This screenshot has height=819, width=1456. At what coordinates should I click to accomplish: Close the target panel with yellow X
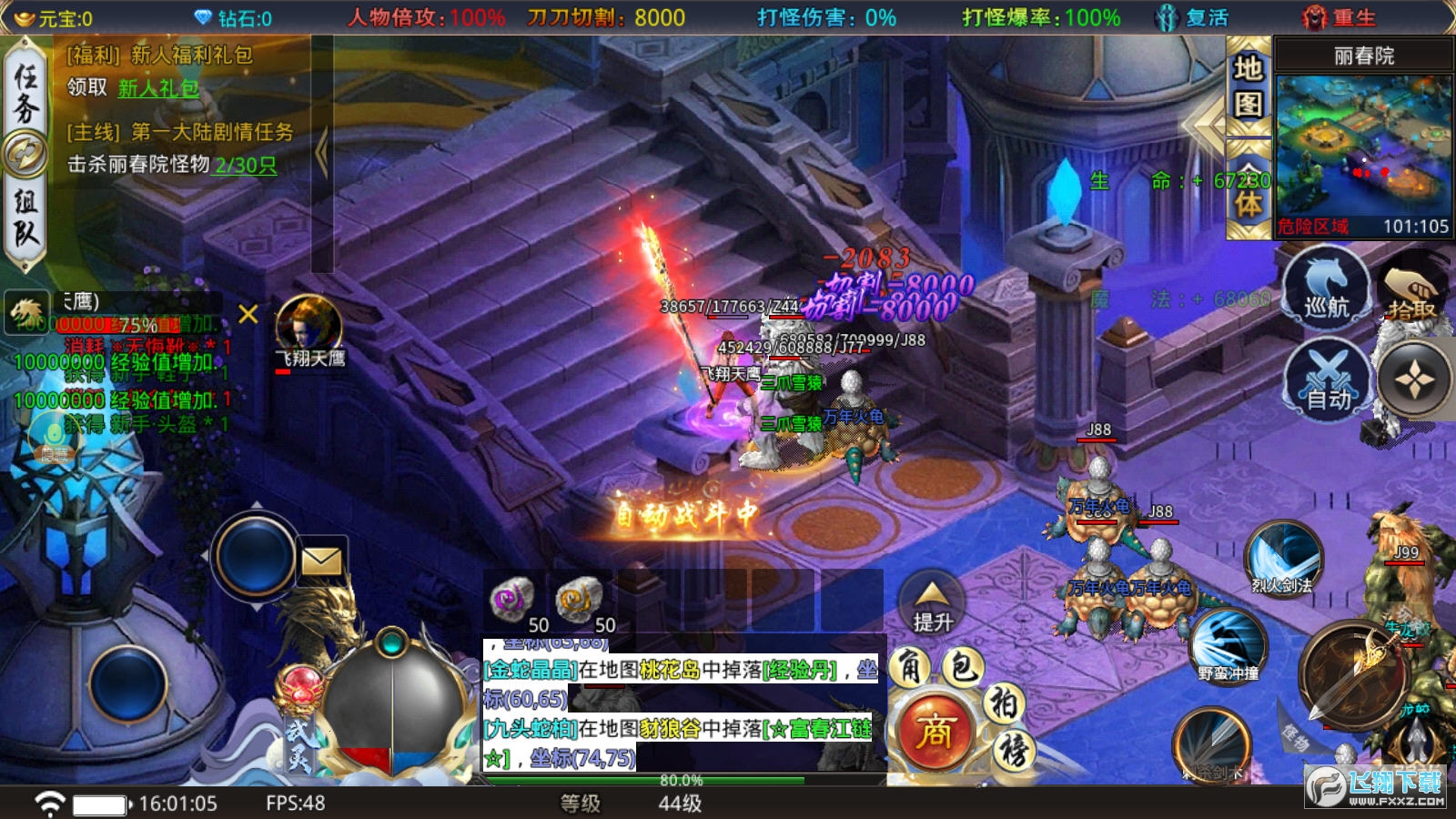pyautogui.click(x=248, y=314)
